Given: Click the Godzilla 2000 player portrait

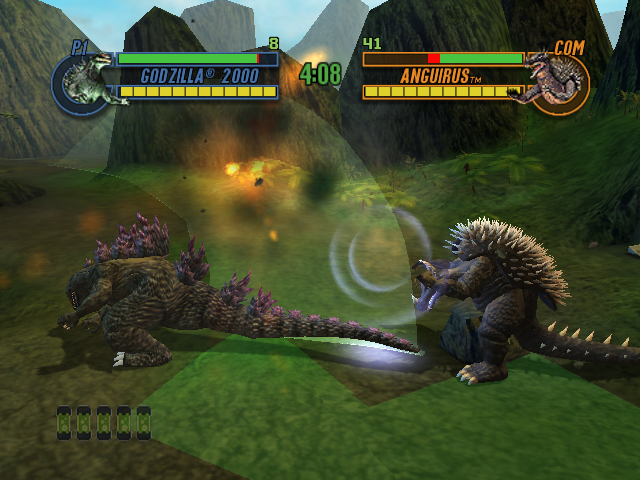Looking at the screenshot, I should (83, 83).
